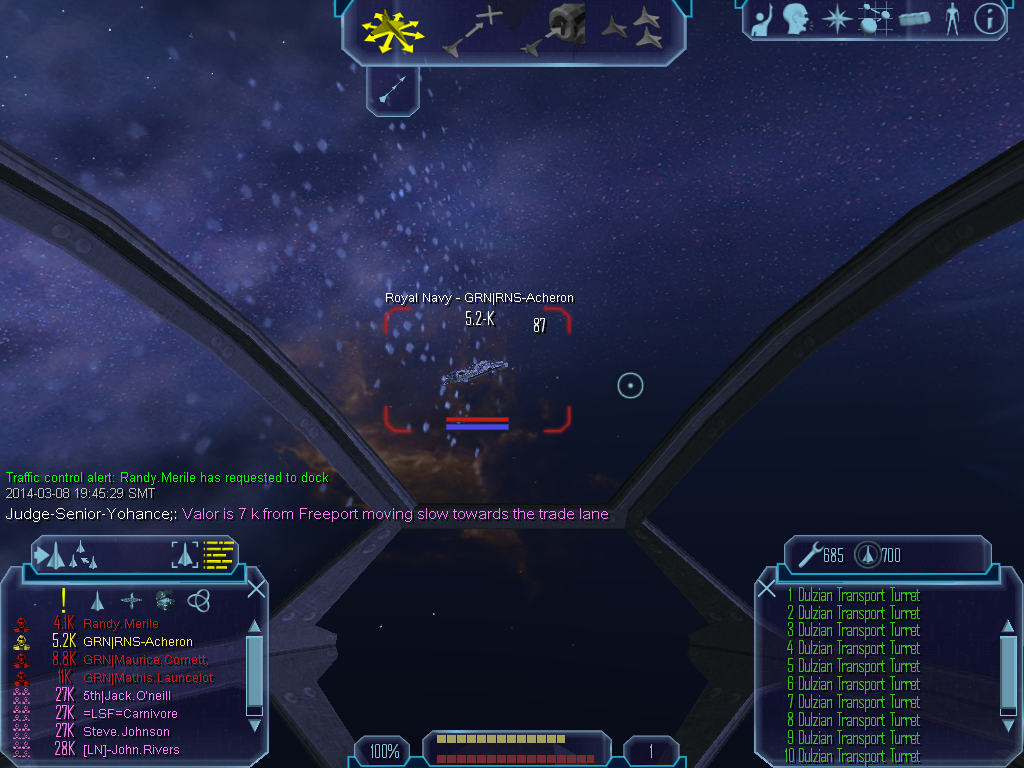Open the cargo inventory container icon
This screenshot has width=1024, height=768.
(914, 18)
